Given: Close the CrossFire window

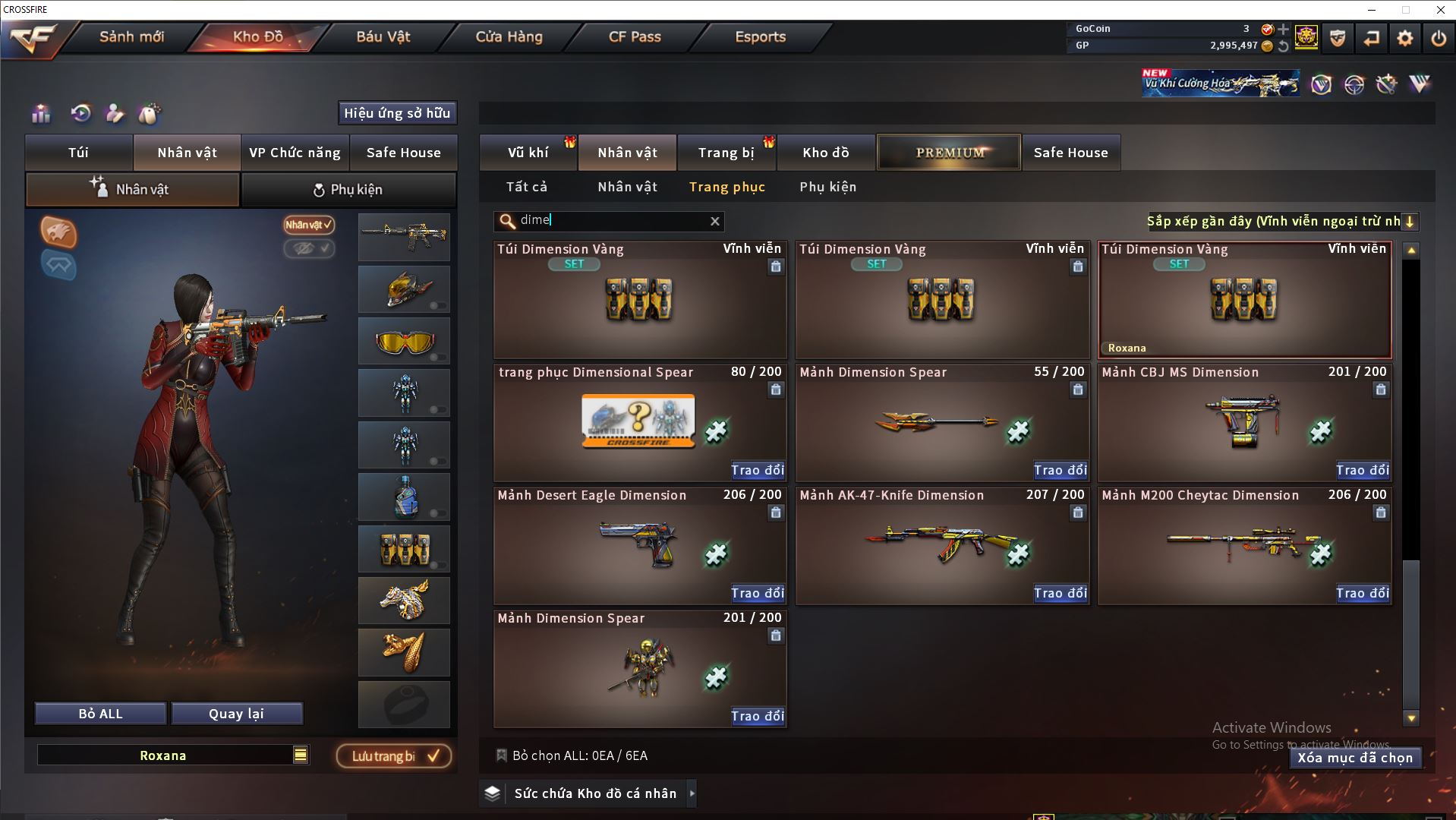Looking at the screenshot, I should (x=1440, y=10).
